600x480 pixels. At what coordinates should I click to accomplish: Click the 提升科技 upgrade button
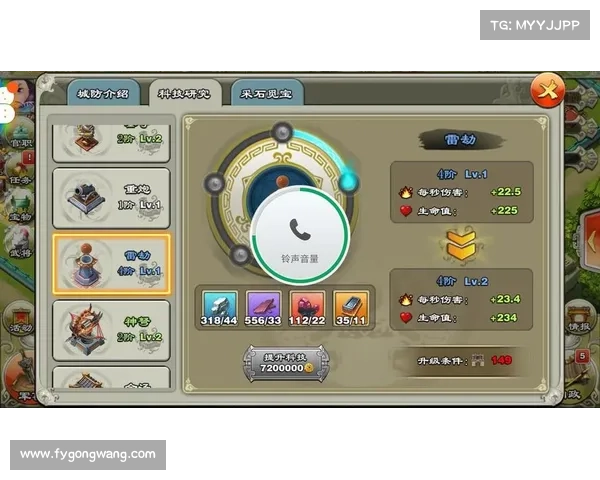pyautogui.click(x=288, y=361)
